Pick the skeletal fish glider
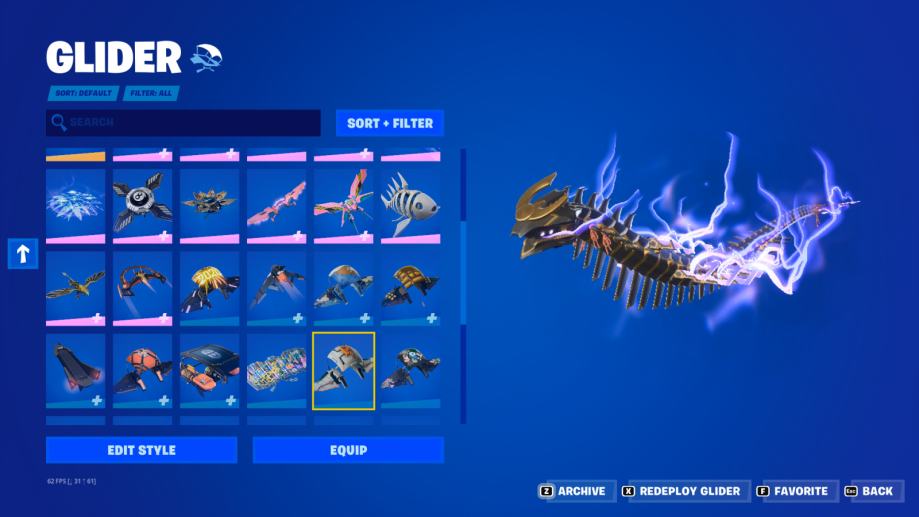The width and height of the screenshot is (919, 517). [x=410, y=203]
